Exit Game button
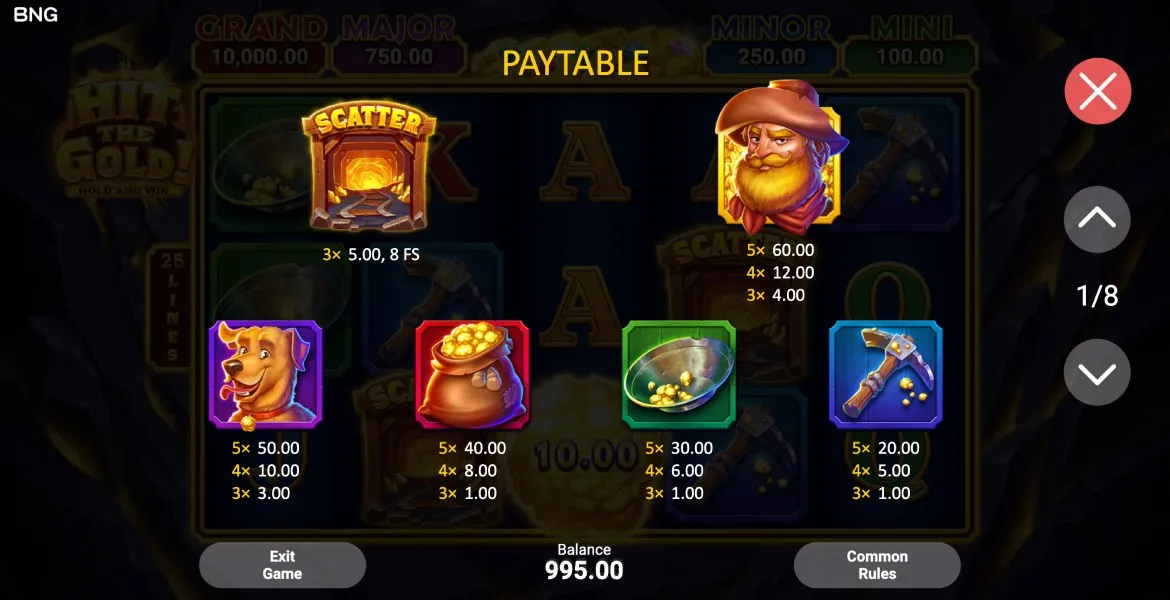This screenshot has width=1170, height=600. (282, 565)
